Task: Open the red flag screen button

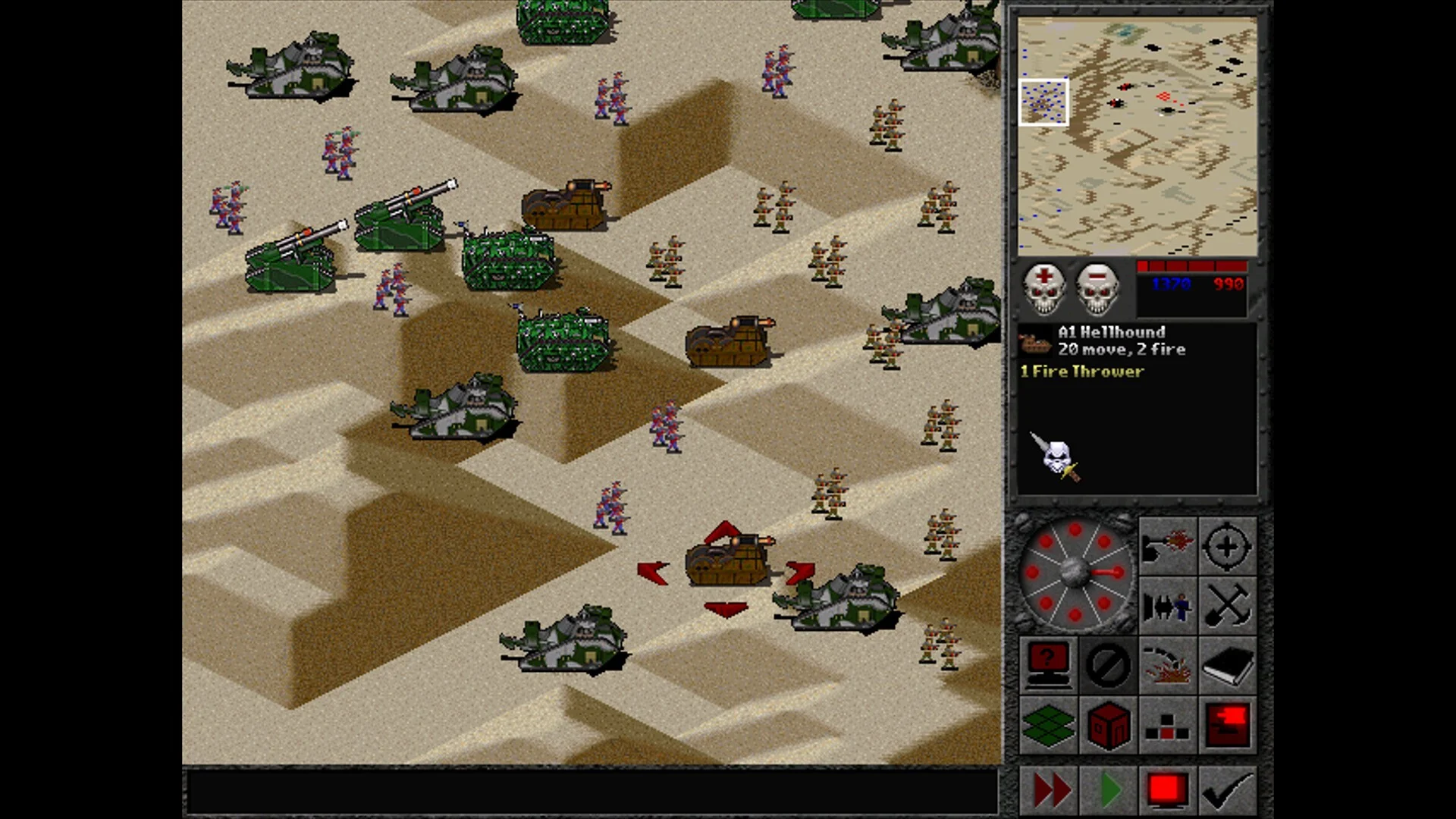Action: (x=1227, y=725)
